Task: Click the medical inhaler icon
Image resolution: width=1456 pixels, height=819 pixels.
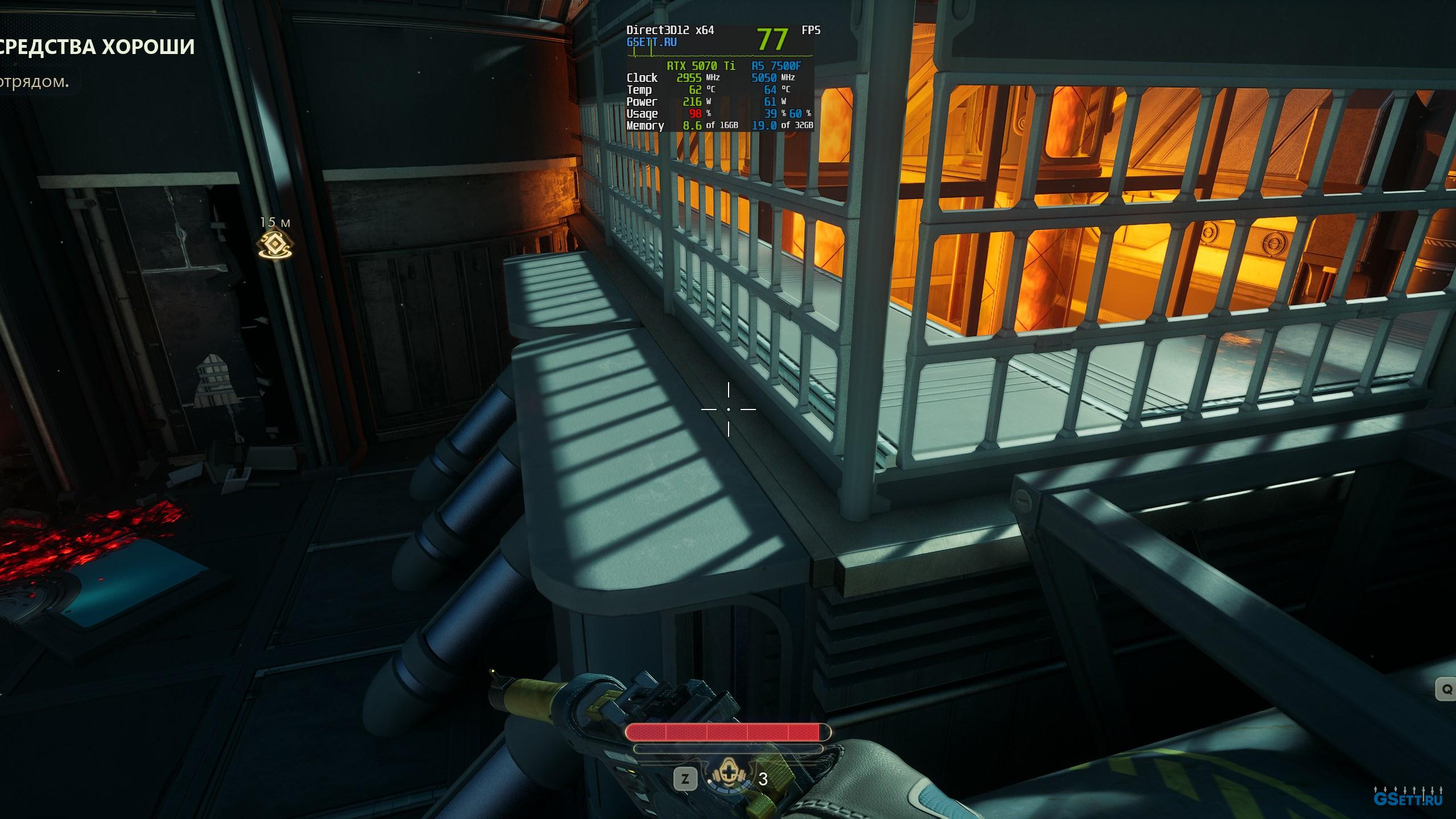Action: coord(730,777)
